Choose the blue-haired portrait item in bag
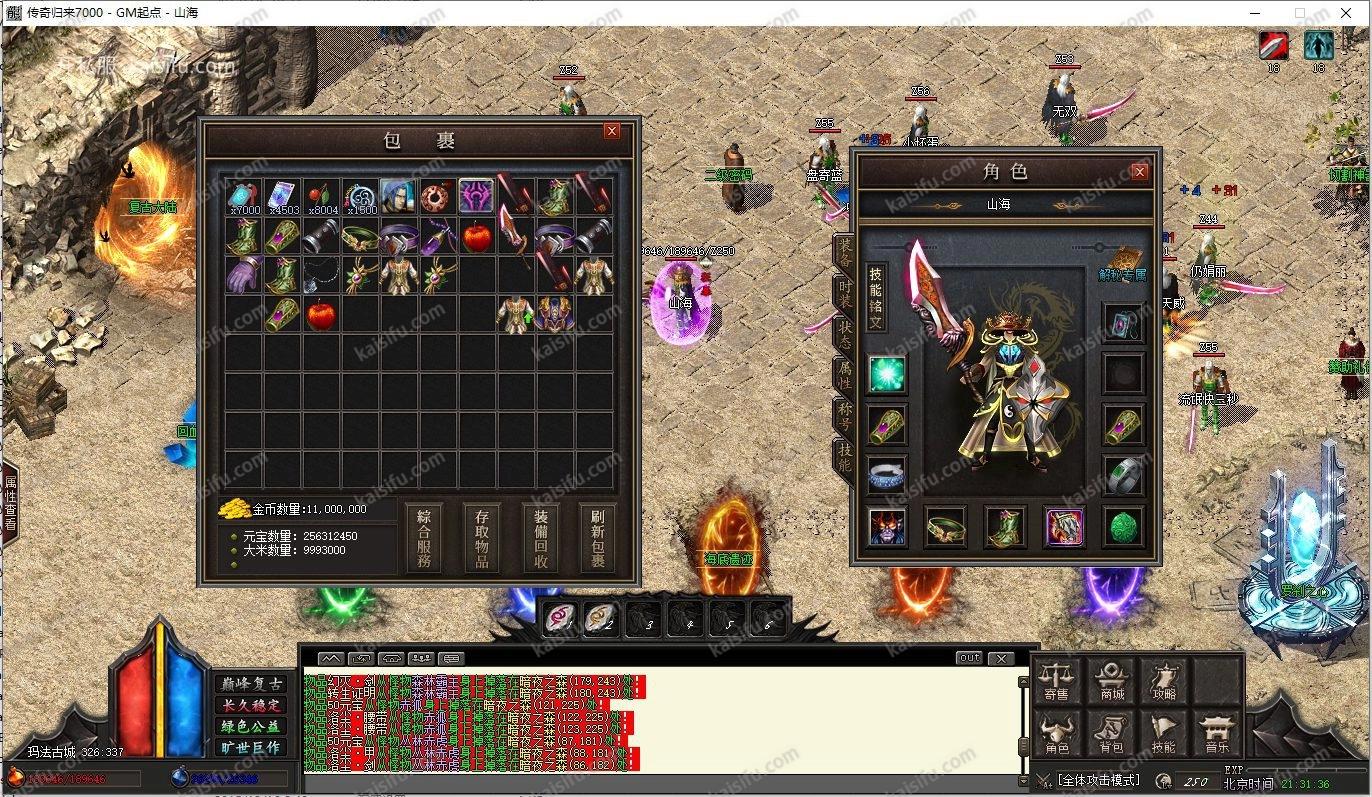This screenshot has height=797, width=1372. click(398, 196)
